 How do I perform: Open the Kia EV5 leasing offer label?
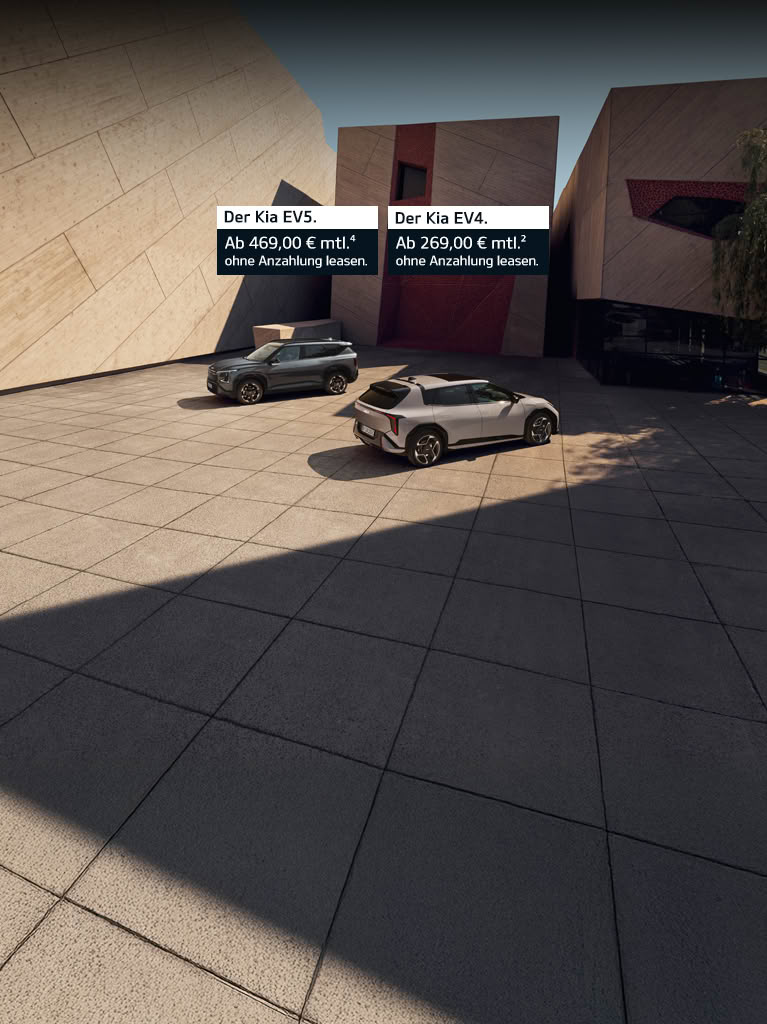pos(297,241)
